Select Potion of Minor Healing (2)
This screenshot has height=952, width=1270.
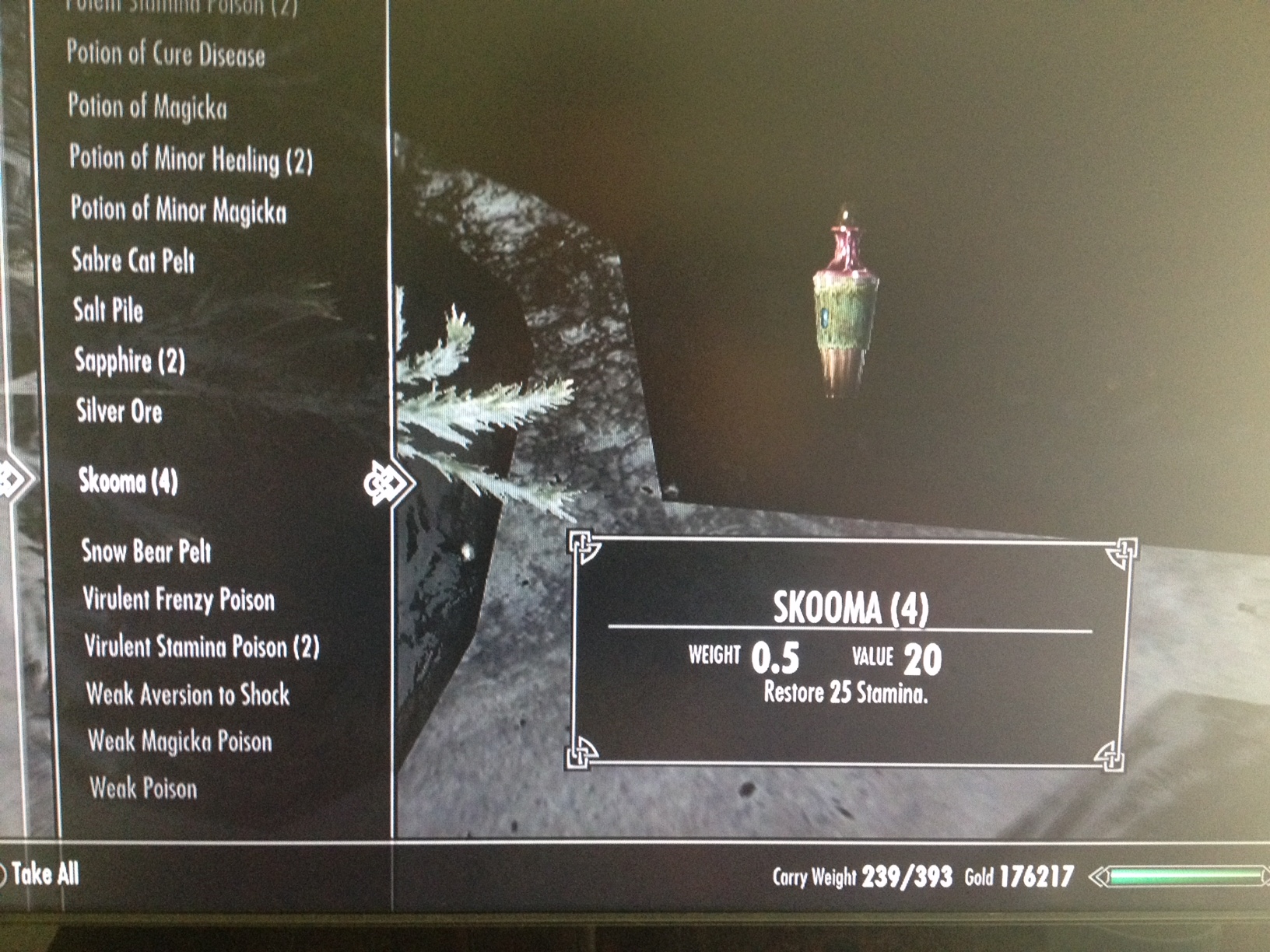pos(191,159)
